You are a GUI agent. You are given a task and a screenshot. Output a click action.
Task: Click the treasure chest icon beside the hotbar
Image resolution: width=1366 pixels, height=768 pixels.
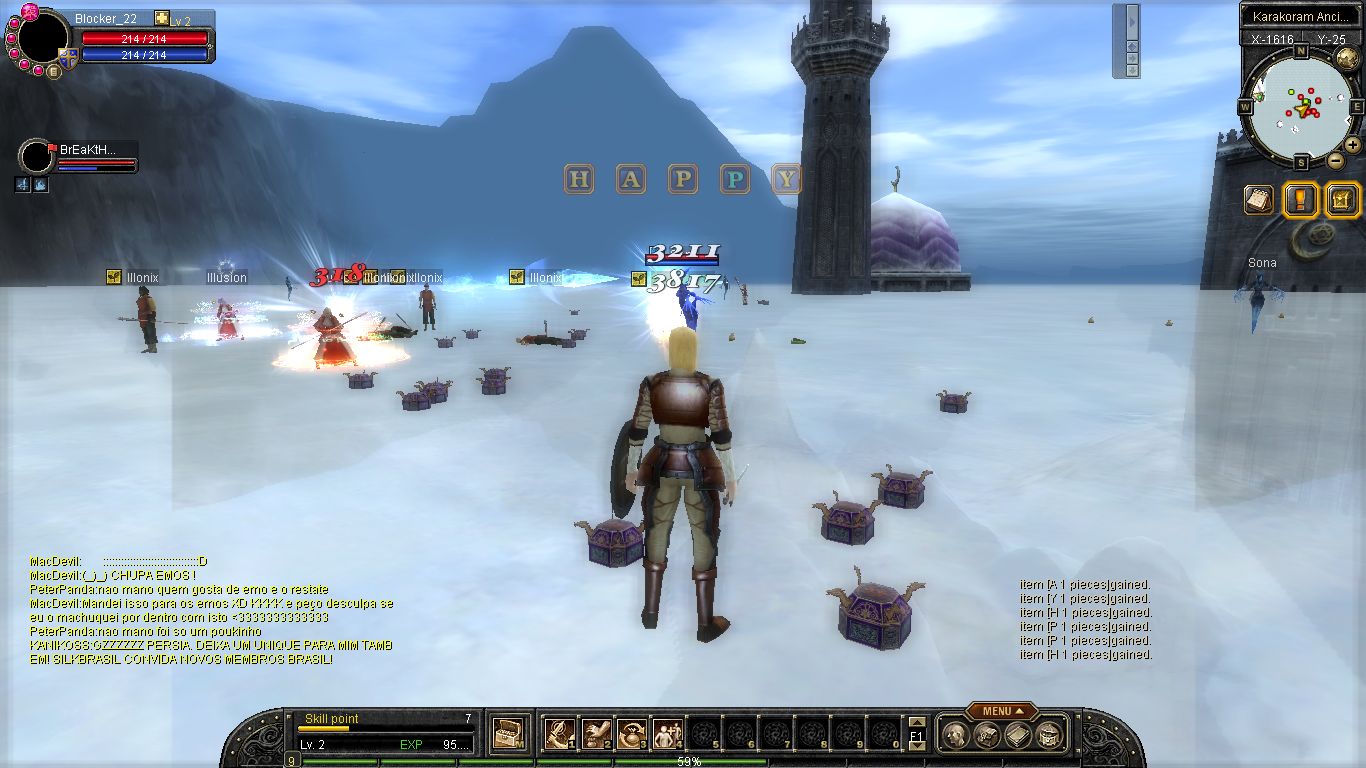(x=510, y=735)
